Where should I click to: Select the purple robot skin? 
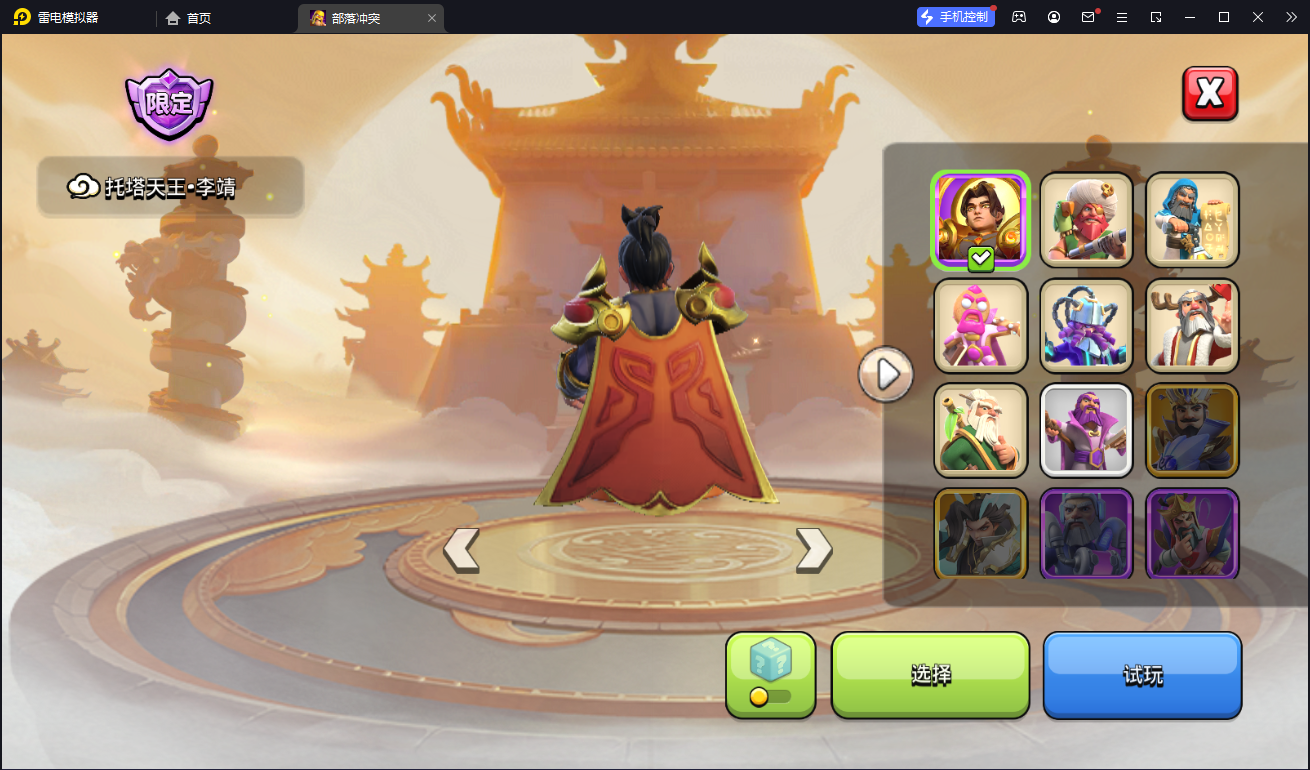(1086, 326)
